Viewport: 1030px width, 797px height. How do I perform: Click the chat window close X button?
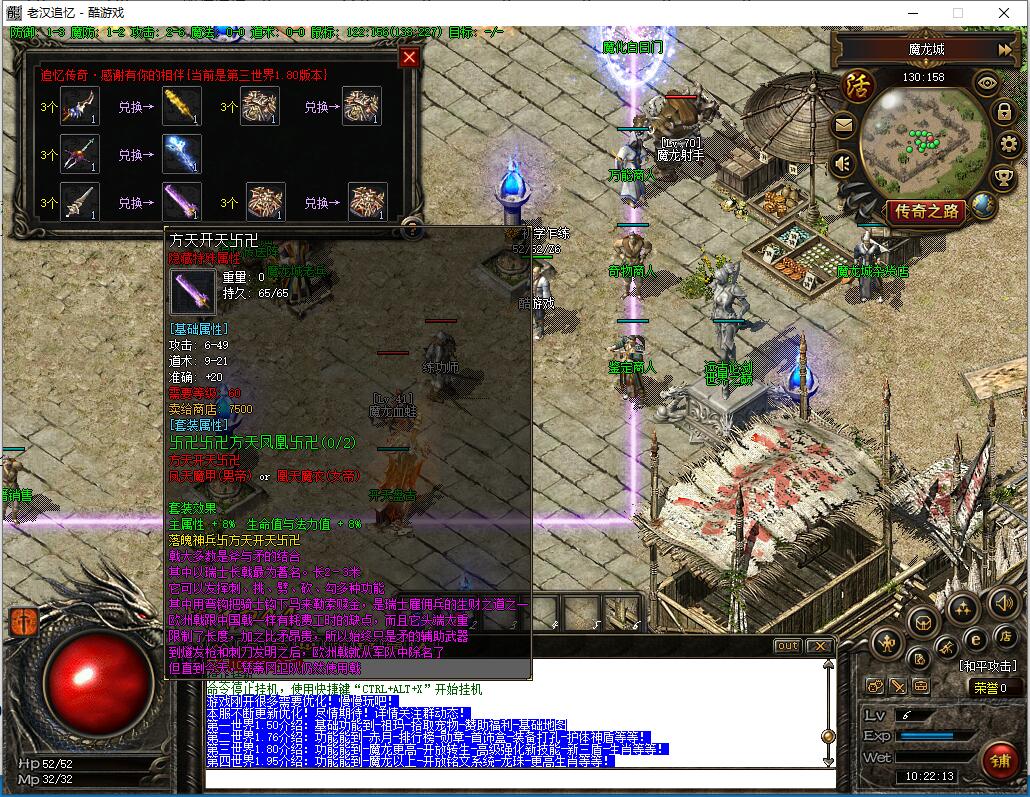click(x=821, y=646)
